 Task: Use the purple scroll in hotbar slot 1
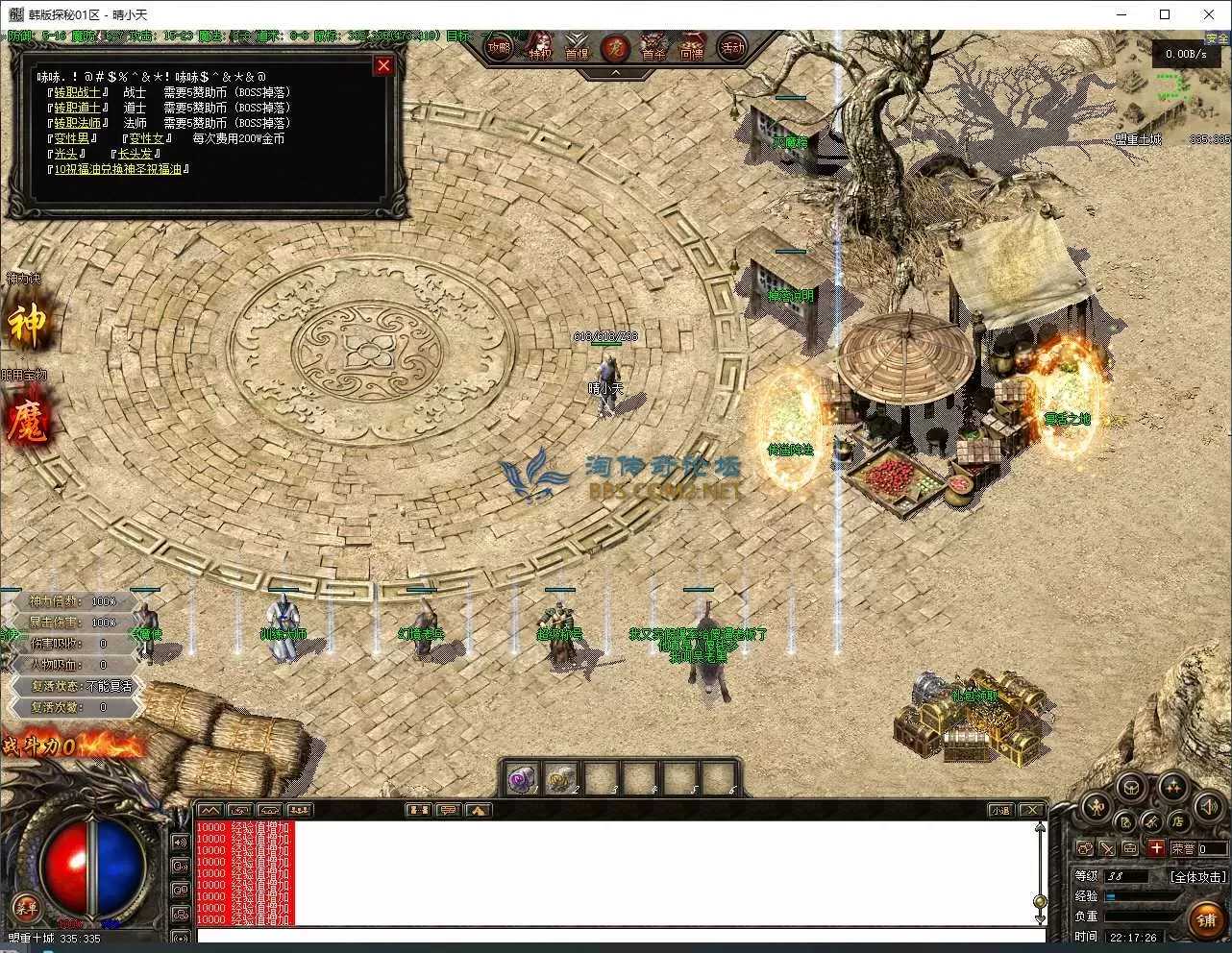(522, 778)
